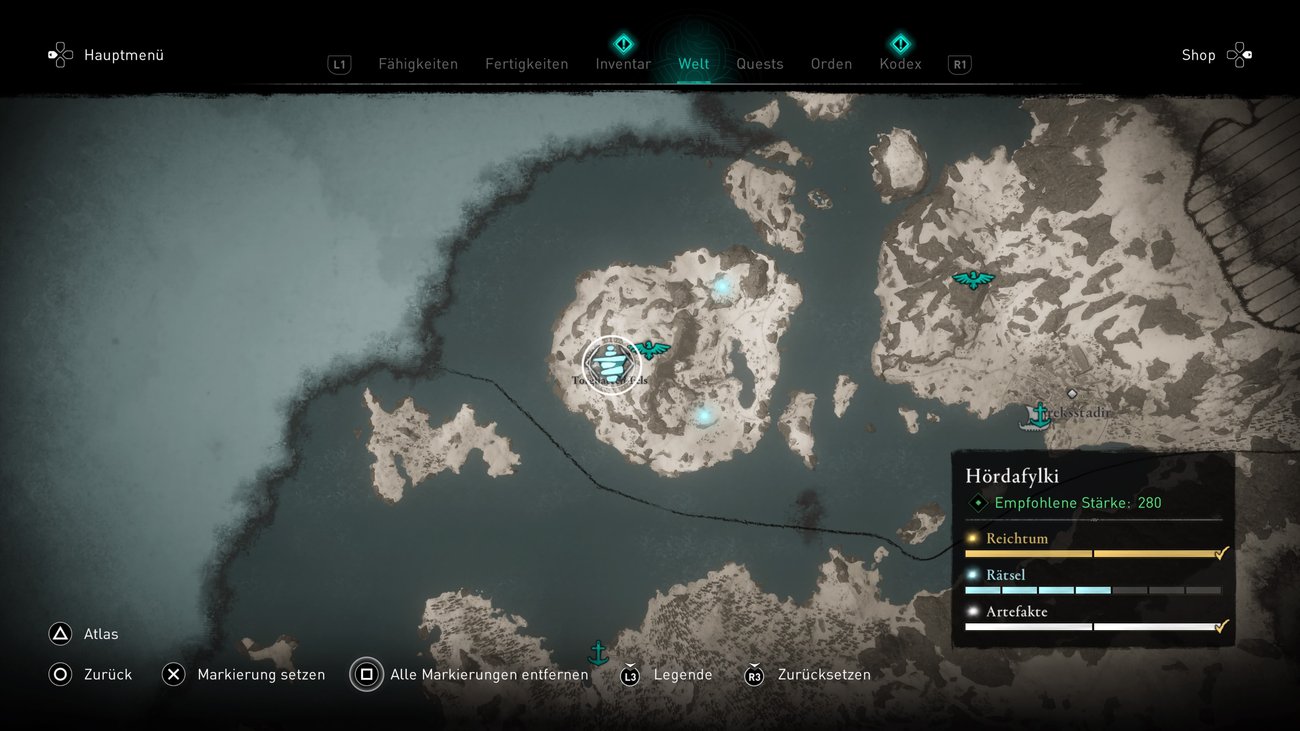Show the Kodex tab
The image size is (1300, 731).
click(900, 64)
